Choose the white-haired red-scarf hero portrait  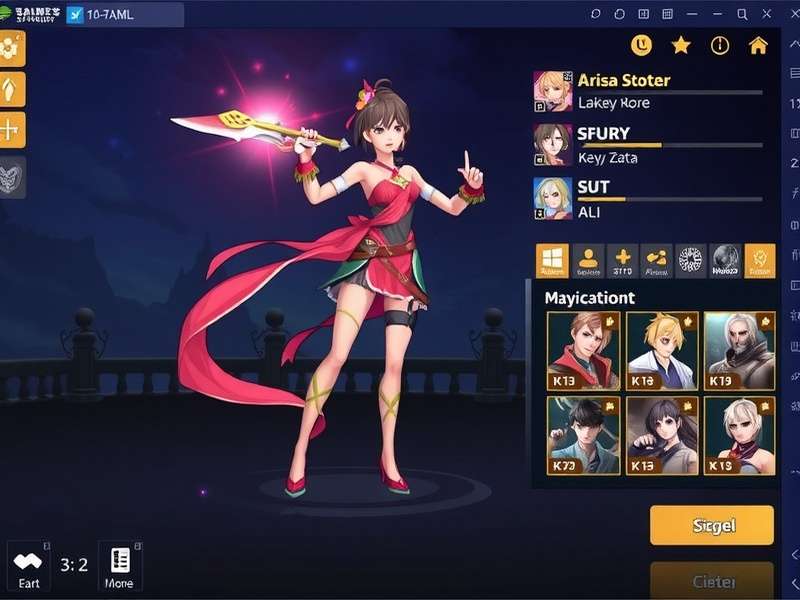tap(739, 435)
